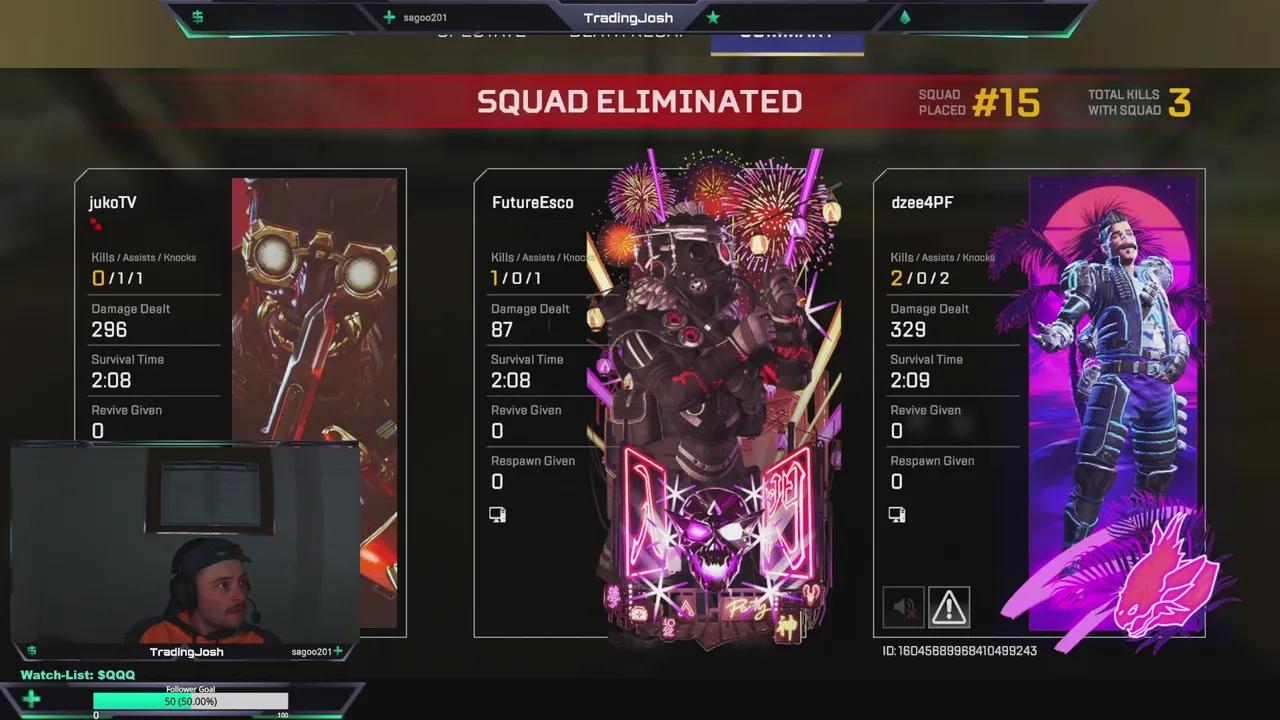Screen dimensions: 1280x720
Task: Click the plus icon beside the Follower Goal bar
Action: [31, 698]
